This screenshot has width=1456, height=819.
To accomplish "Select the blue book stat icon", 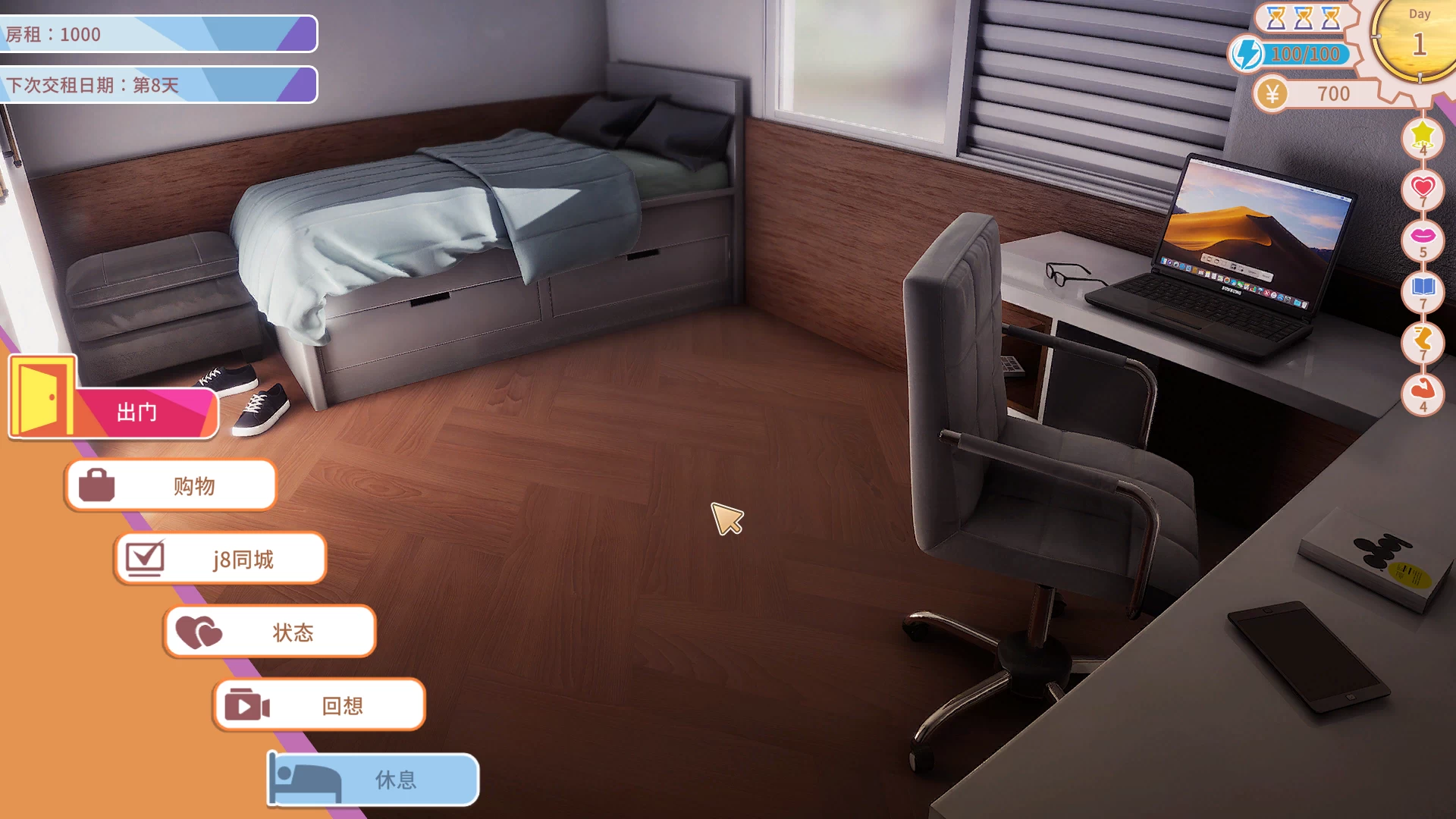I will coord(1423,288).
